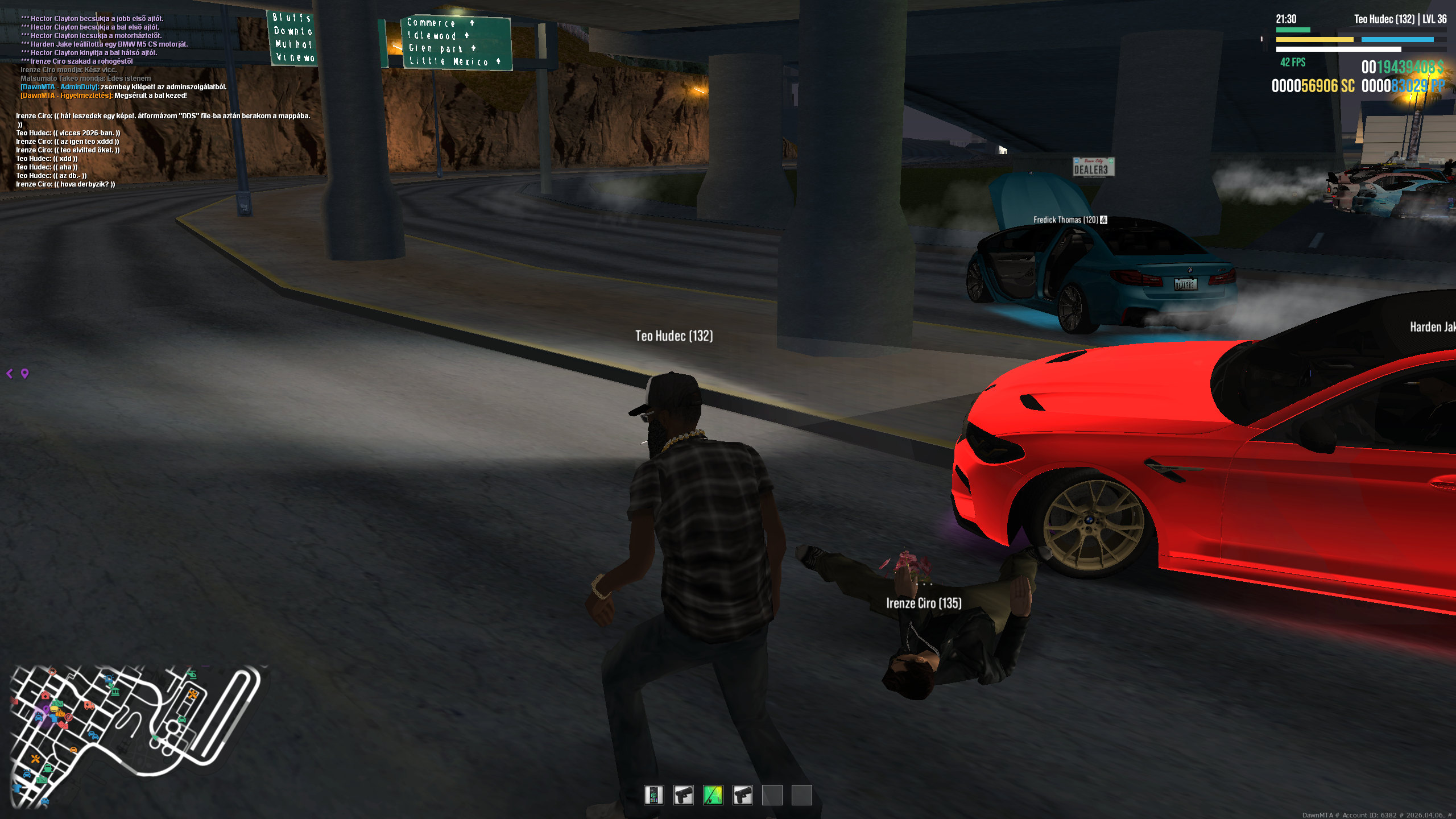Viewport: 1456px width, 819px height.
Task: Focus the chat log message area
Action: pos(159,102)
